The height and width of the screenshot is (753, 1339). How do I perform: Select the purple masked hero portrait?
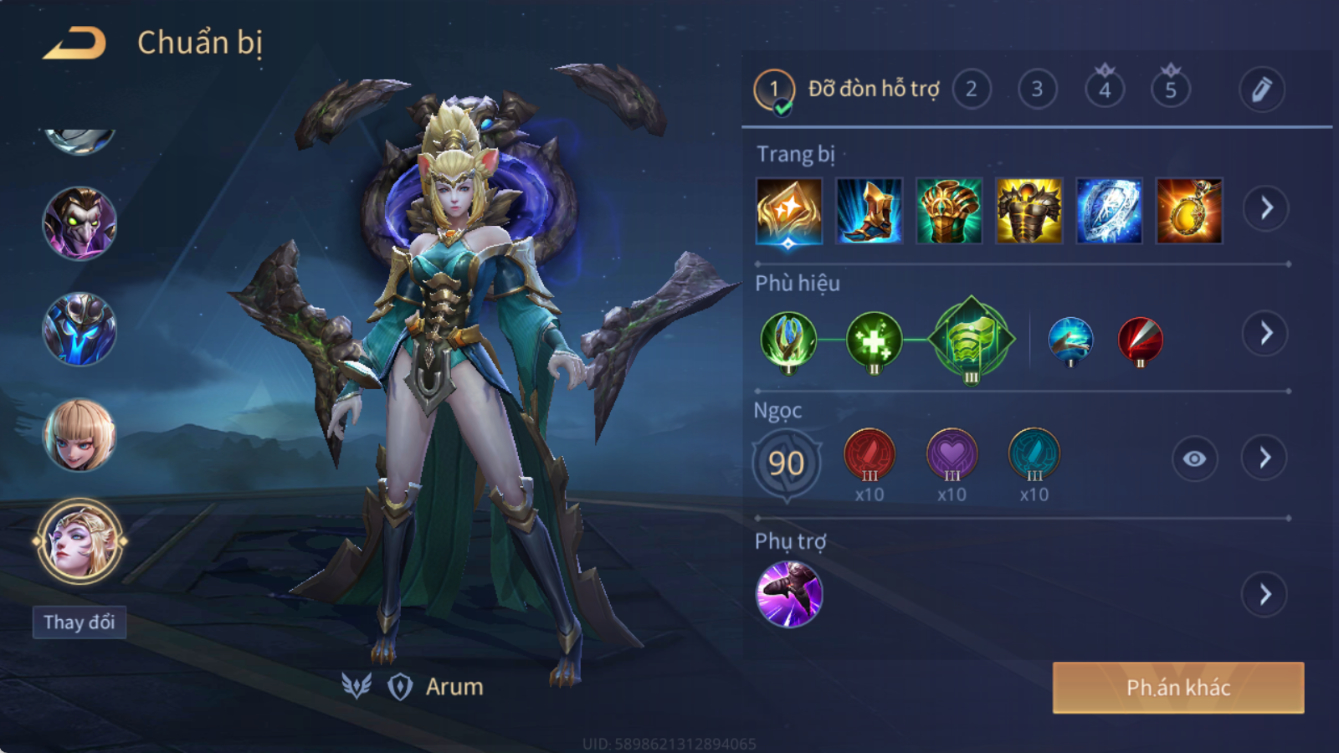click(x=79, y=222)
